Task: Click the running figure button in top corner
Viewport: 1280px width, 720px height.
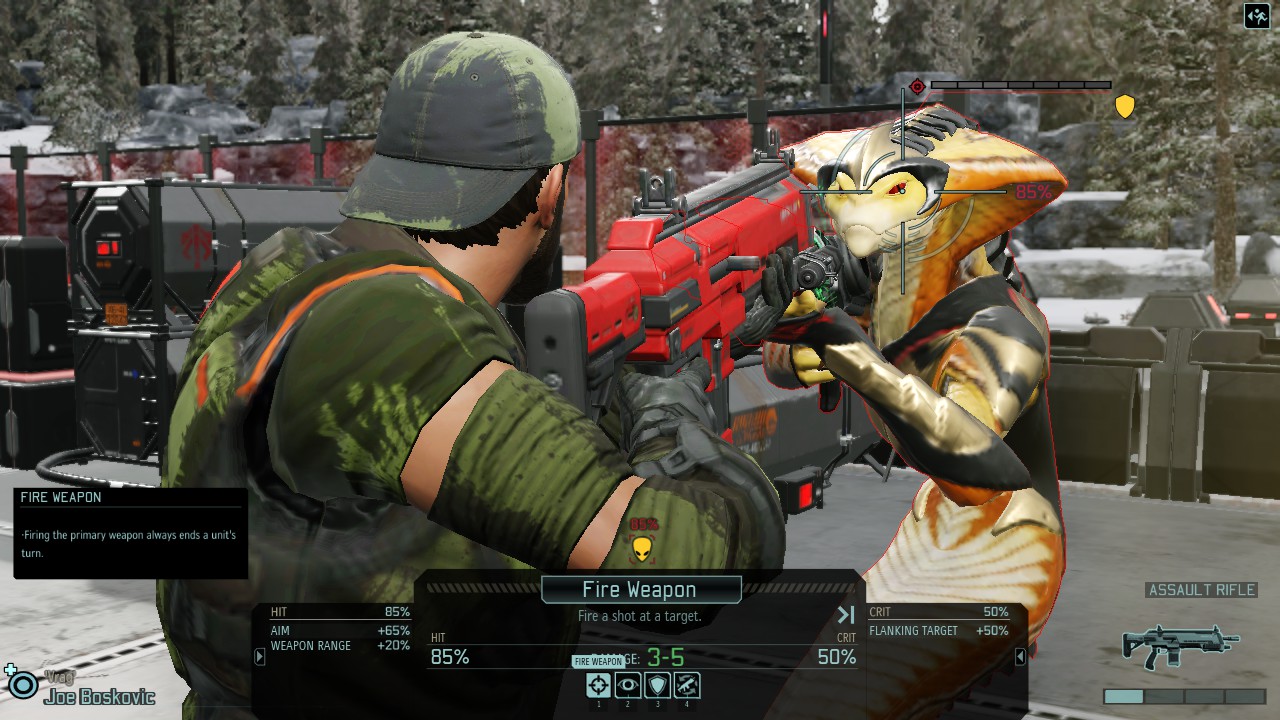Action: pos(1256,16)
